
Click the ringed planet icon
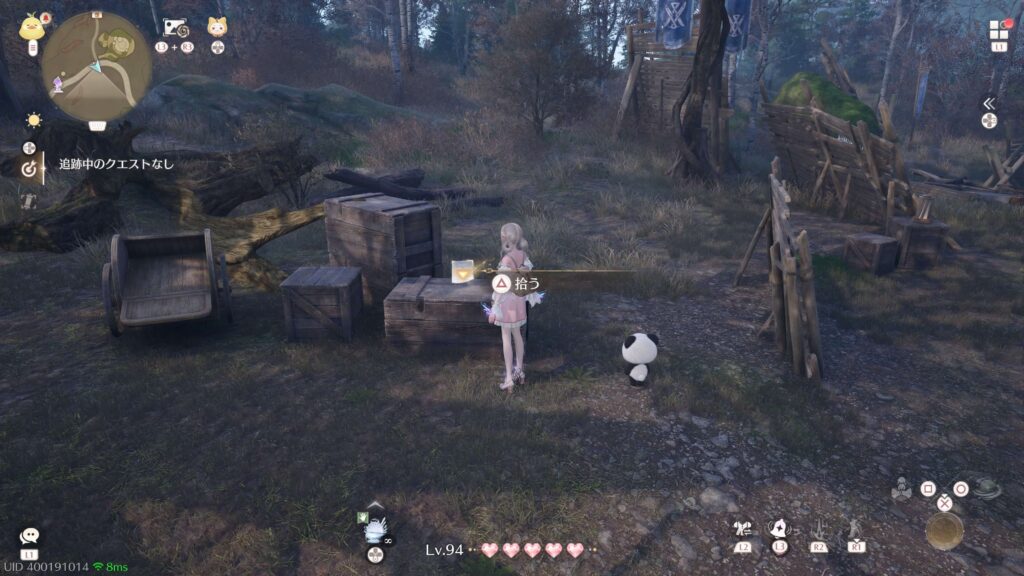coord(988,489)
